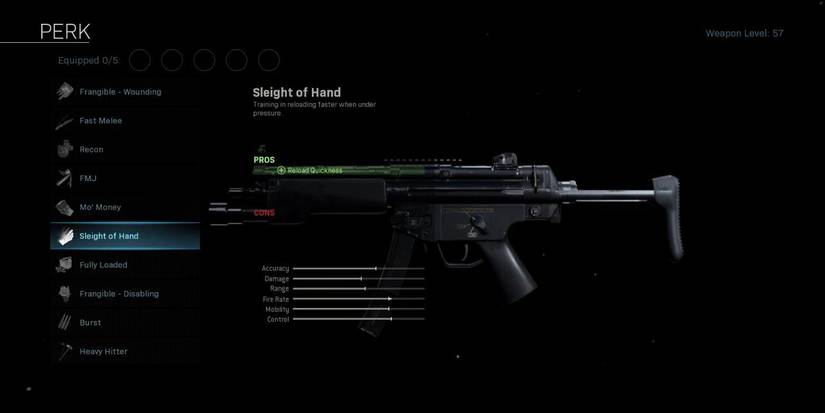Choose the Fast Melee perk
The image size is (825, 413).
click(x=101, y=121)
